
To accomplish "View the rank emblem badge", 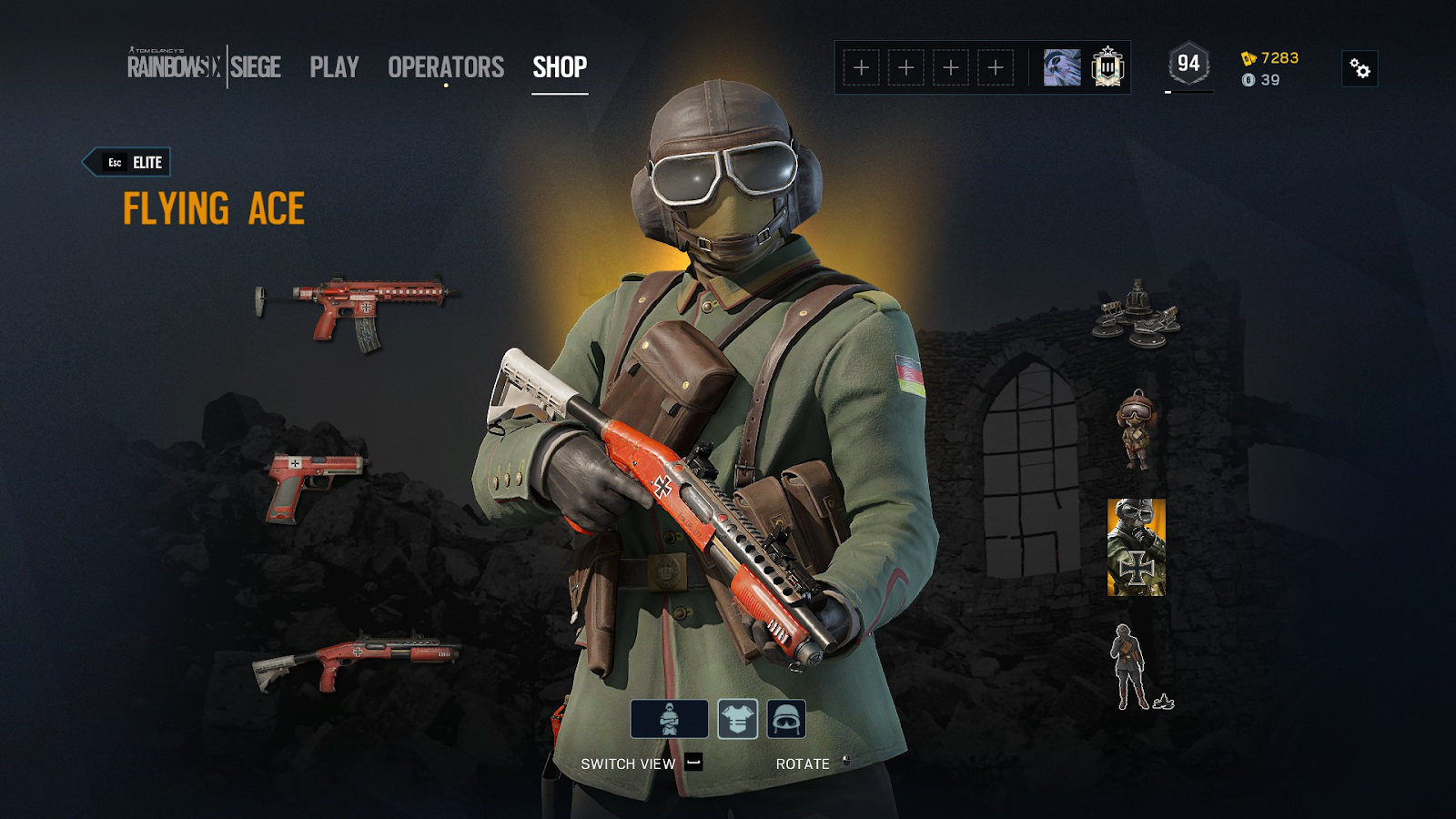I will [1107, 67].
